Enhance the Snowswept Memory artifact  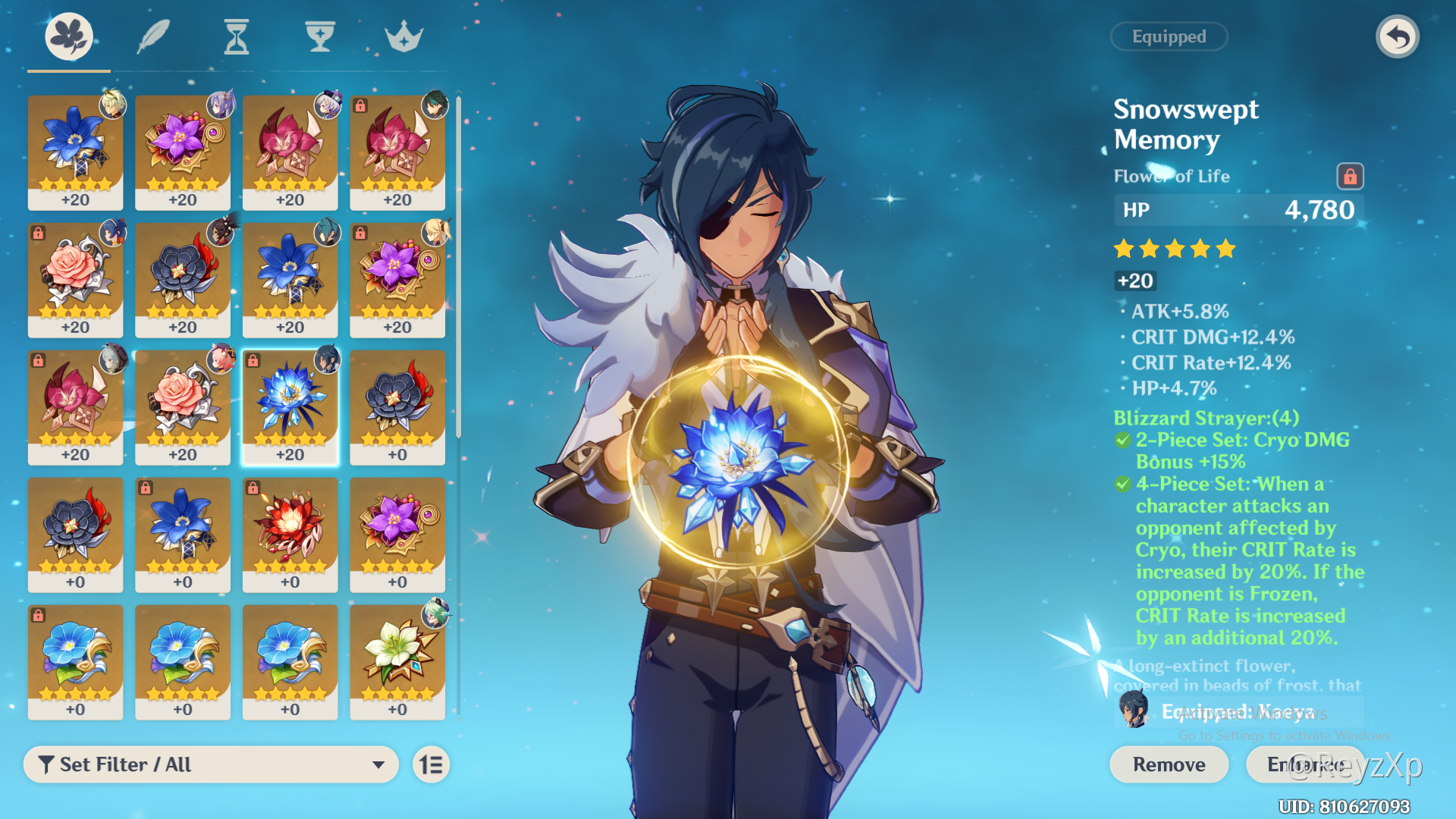(x=1304, y=764)
